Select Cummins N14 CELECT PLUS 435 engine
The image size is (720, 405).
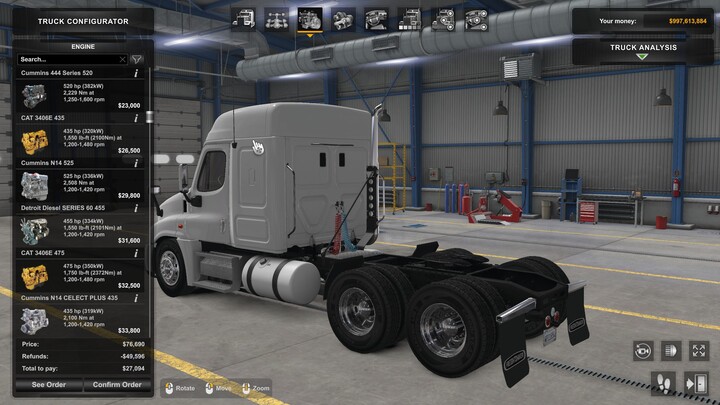(x=78, y=318)
